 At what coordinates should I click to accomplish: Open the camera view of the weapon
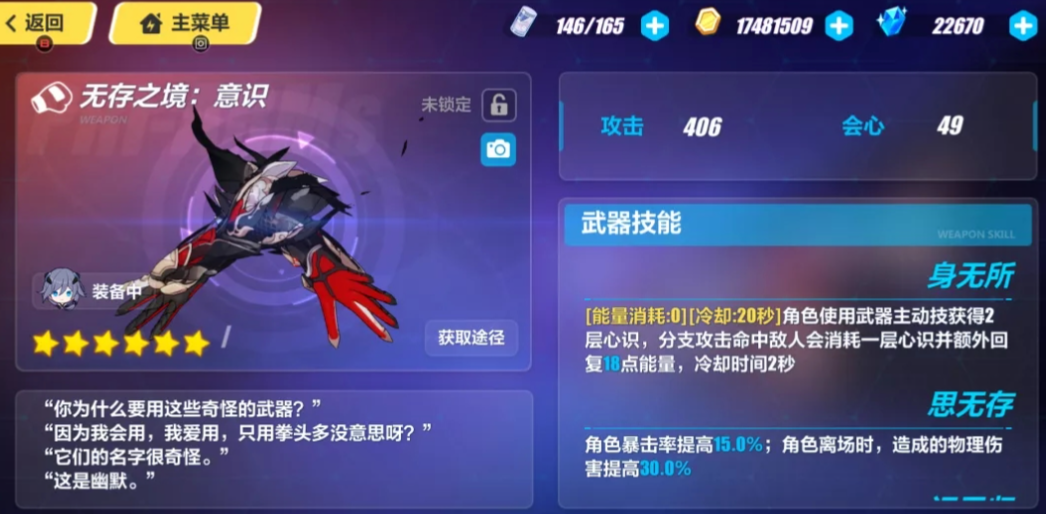498,150
